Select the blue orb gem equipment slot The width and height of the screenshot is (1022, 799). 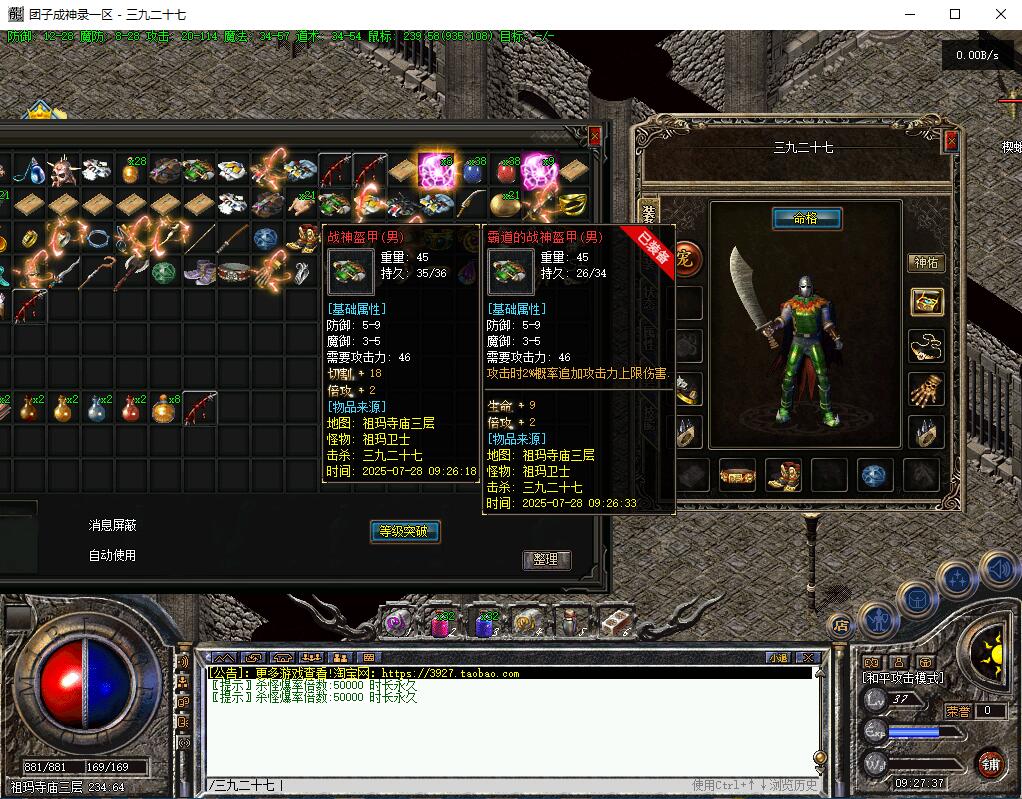click(x=876, y=475)
